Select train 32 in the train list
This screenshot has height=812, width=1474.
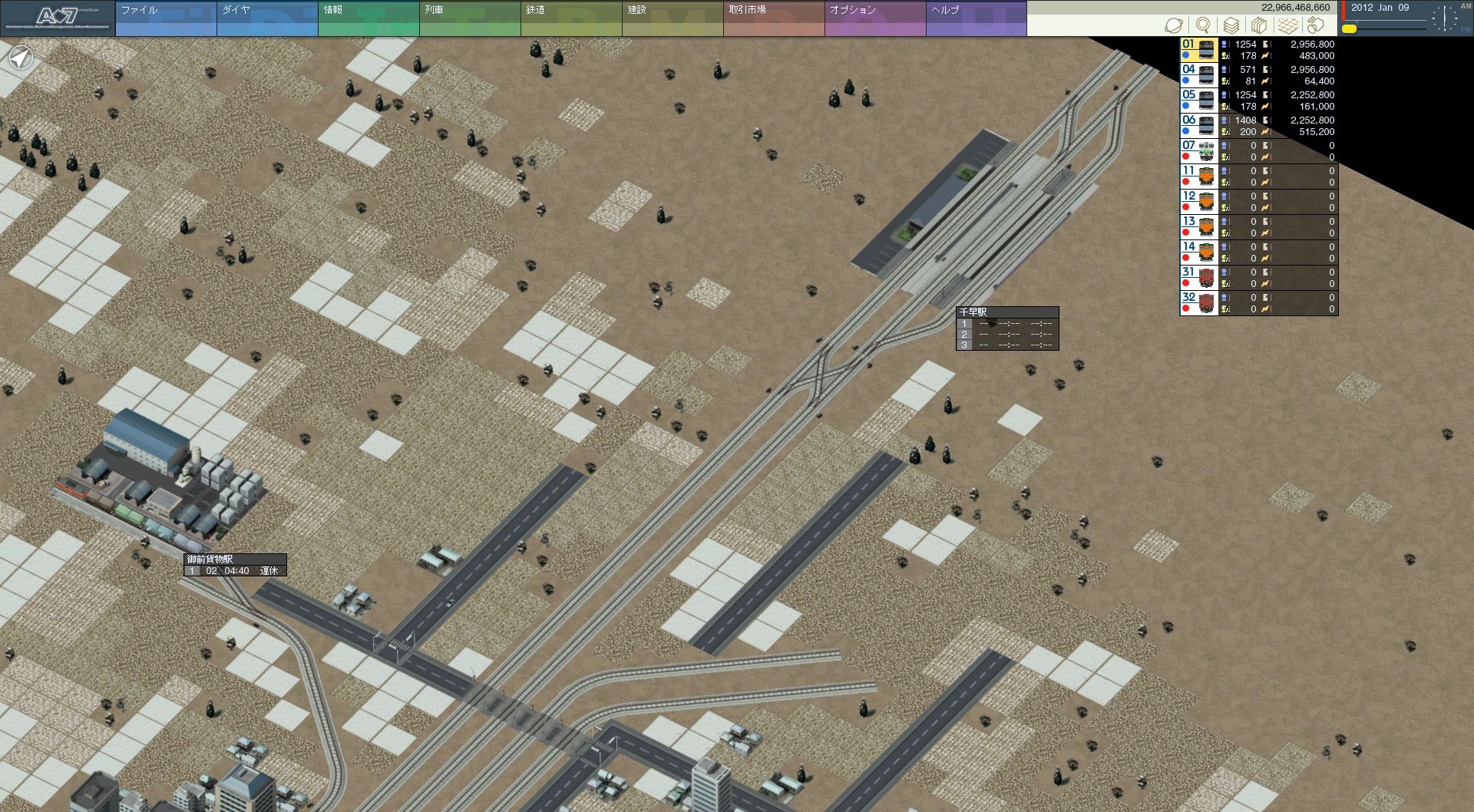1198,303
